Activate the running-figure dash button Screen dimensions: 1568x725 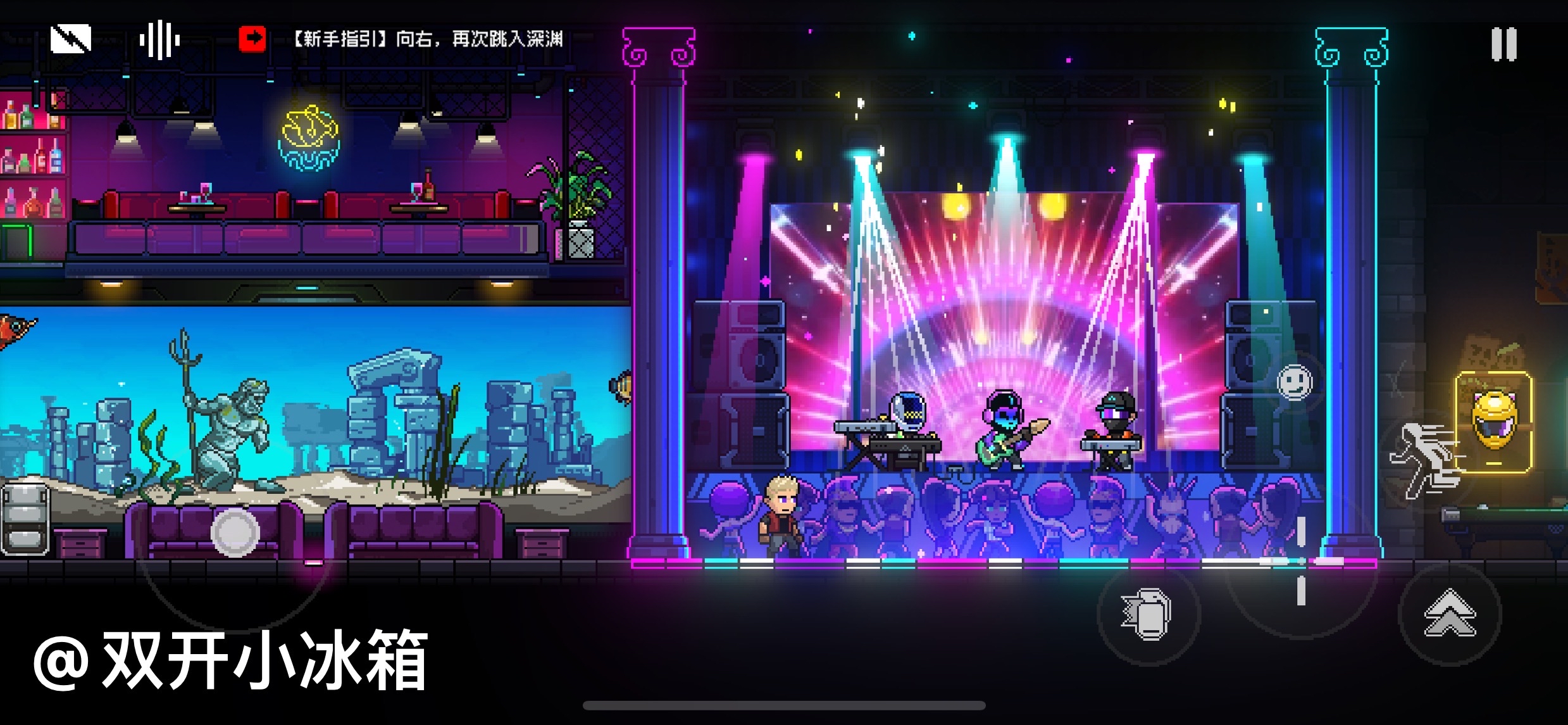click(1425, 460)
